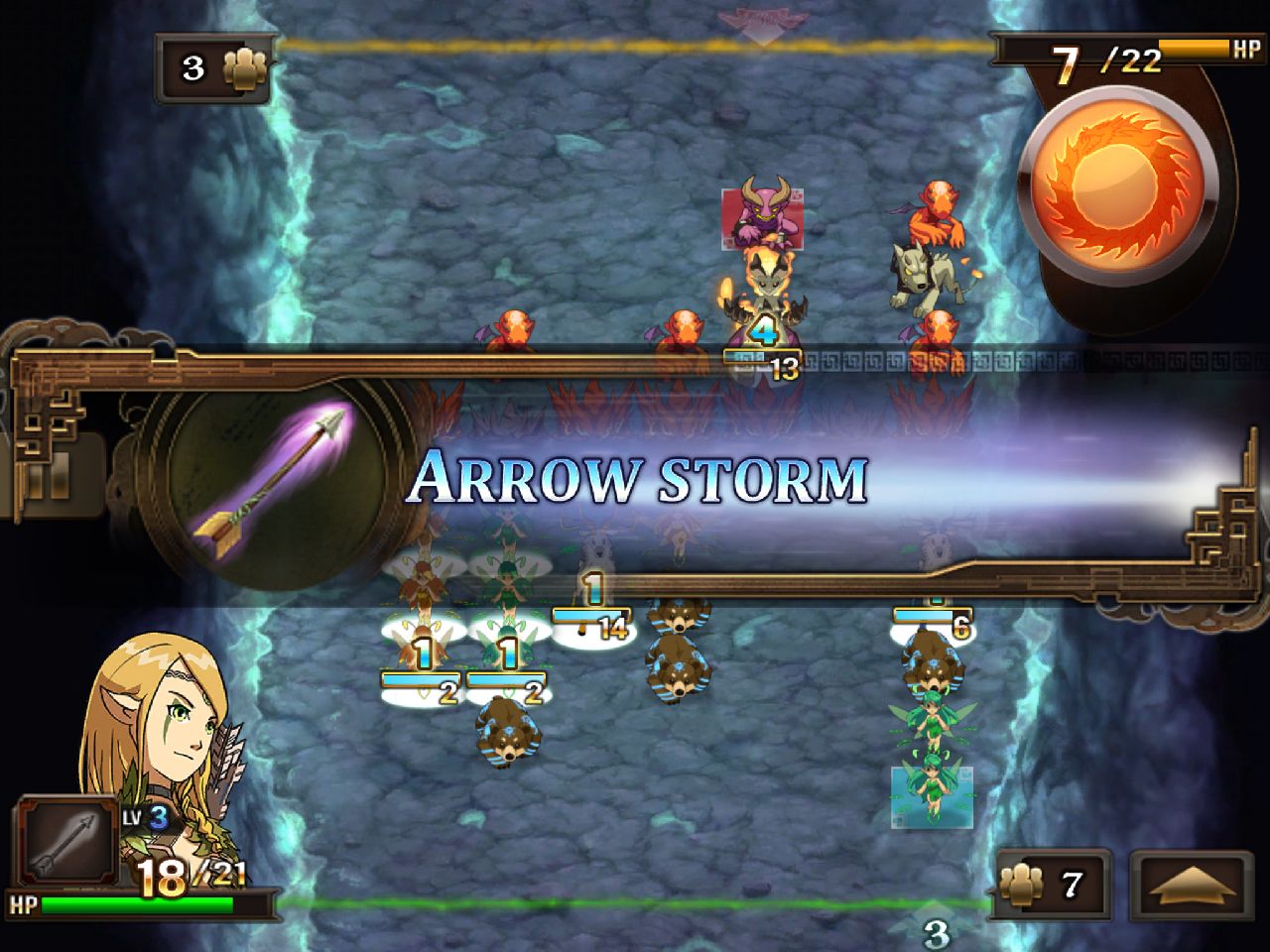
Task: Toggle the translucent pixie on the blue tile
Action: (x=933, y=788)
